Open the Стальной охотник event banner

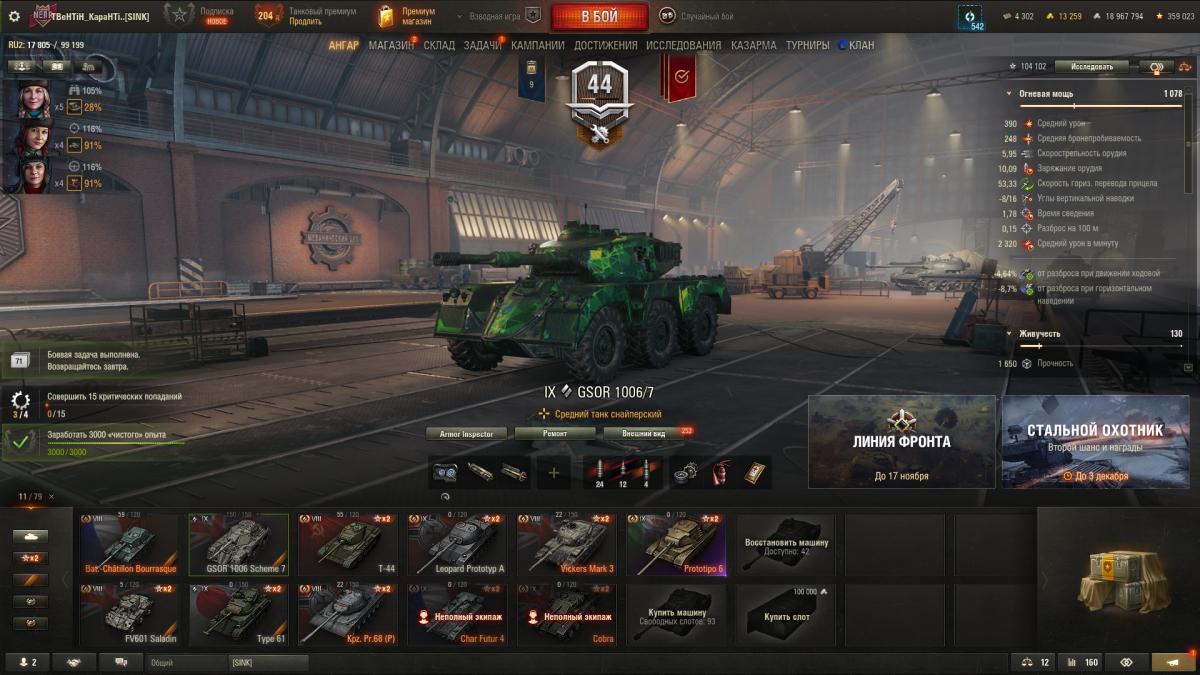1095,441
